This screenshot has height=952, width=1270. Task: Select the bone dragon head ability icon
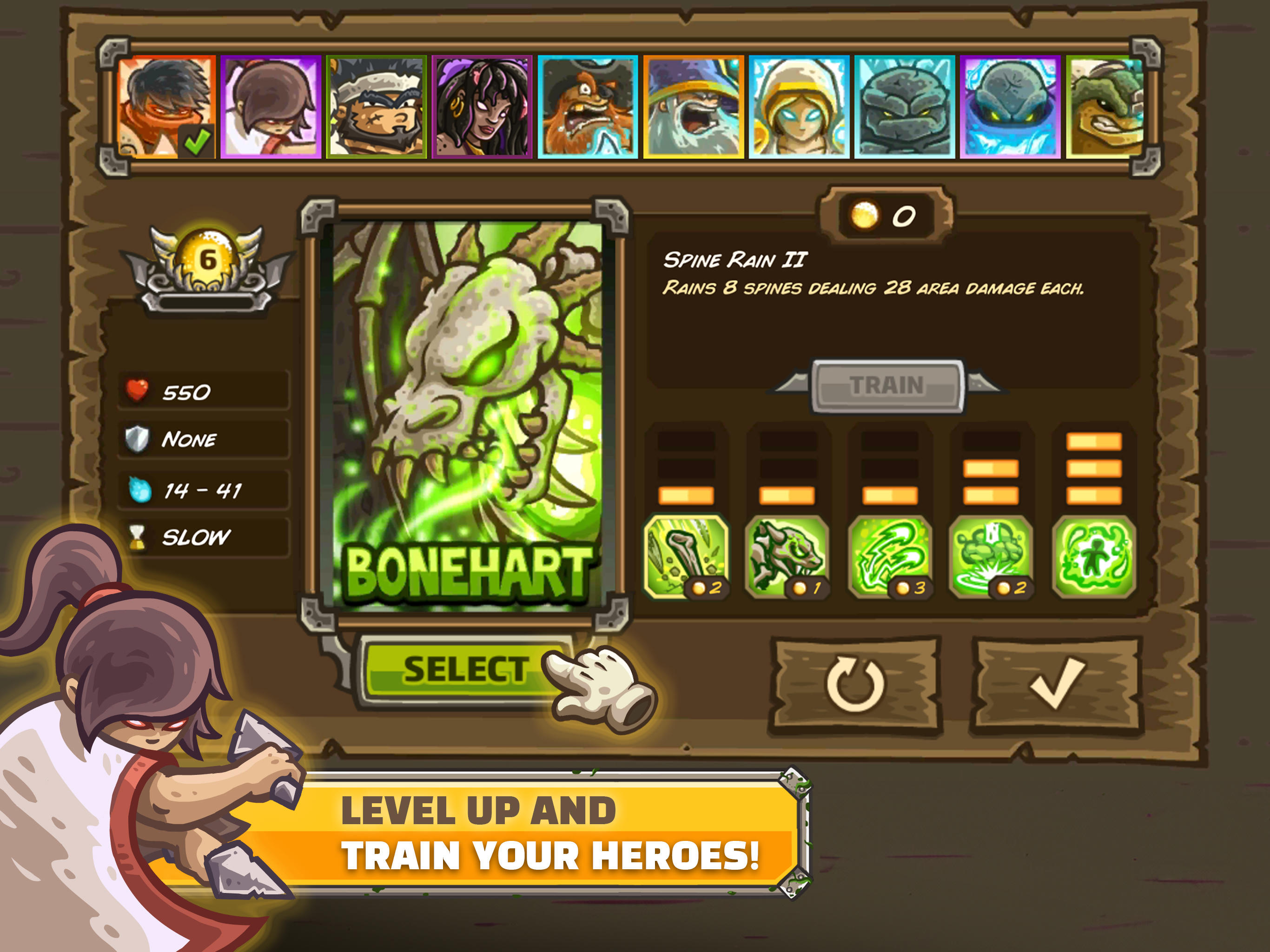(x=788, y=554)
